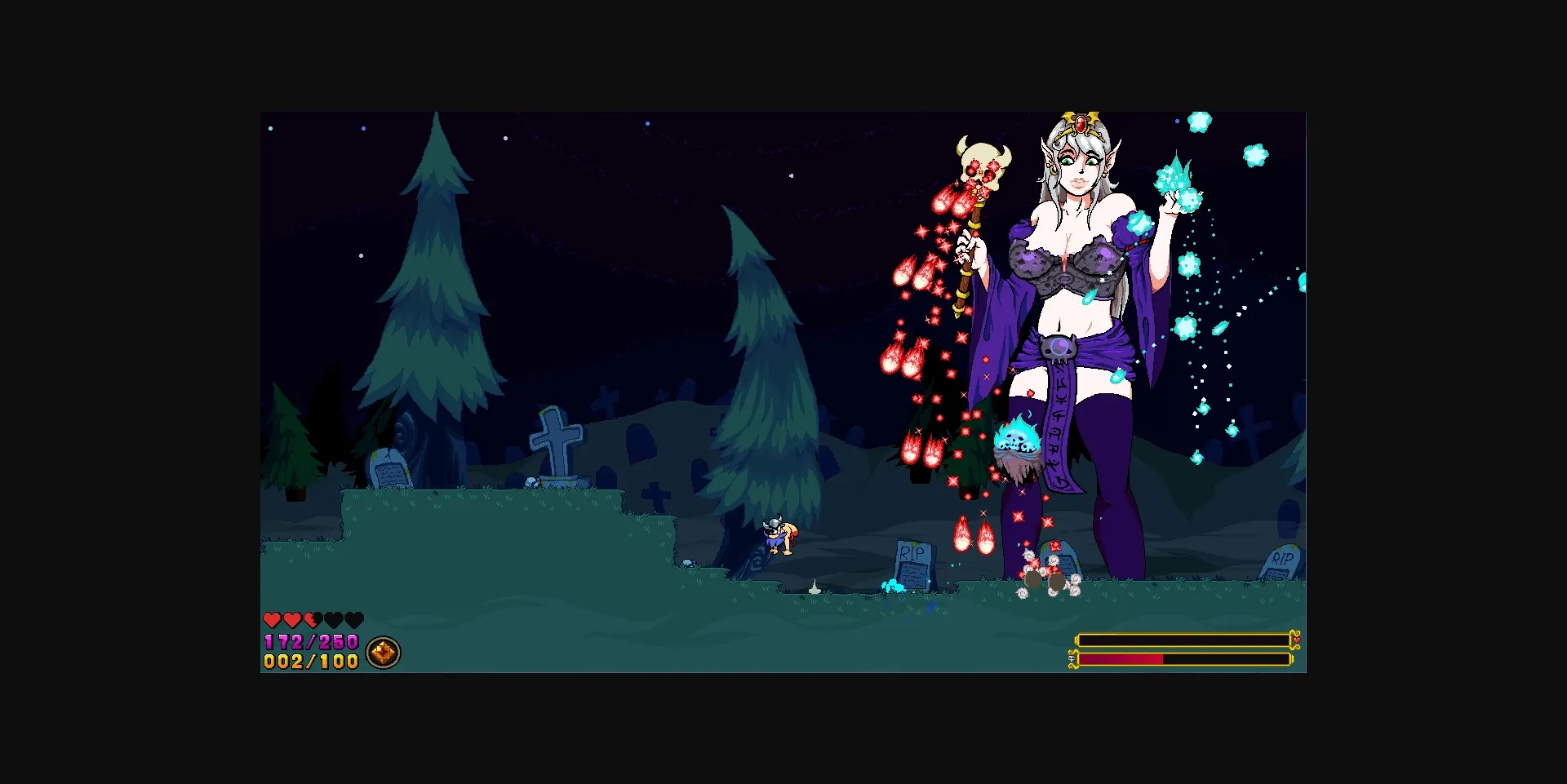Image resolution: width=1567 pixels, height=784 pixels.
Task: Select the first full red heart
Action: (x=272, y=620)
